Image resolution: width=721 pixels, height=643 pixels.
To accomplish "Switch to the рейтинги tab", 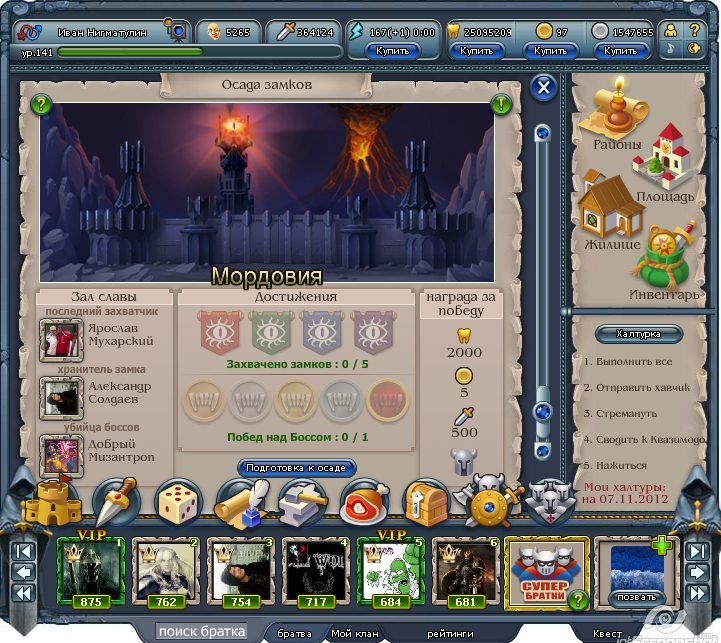I will pos(450,633).
